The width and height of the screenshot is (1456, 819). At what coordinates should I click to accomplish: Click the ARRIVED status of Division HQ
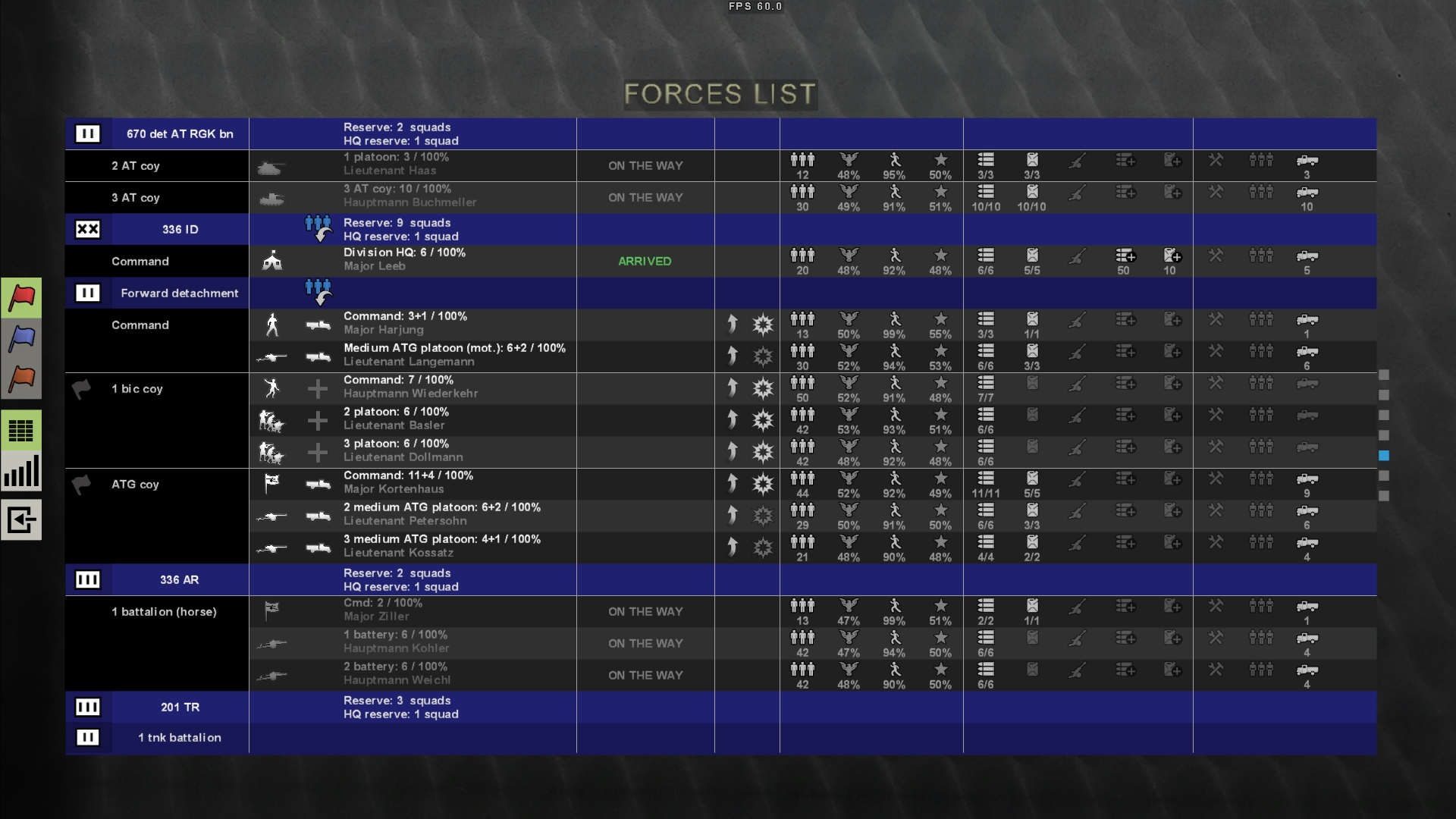[645, 261]
